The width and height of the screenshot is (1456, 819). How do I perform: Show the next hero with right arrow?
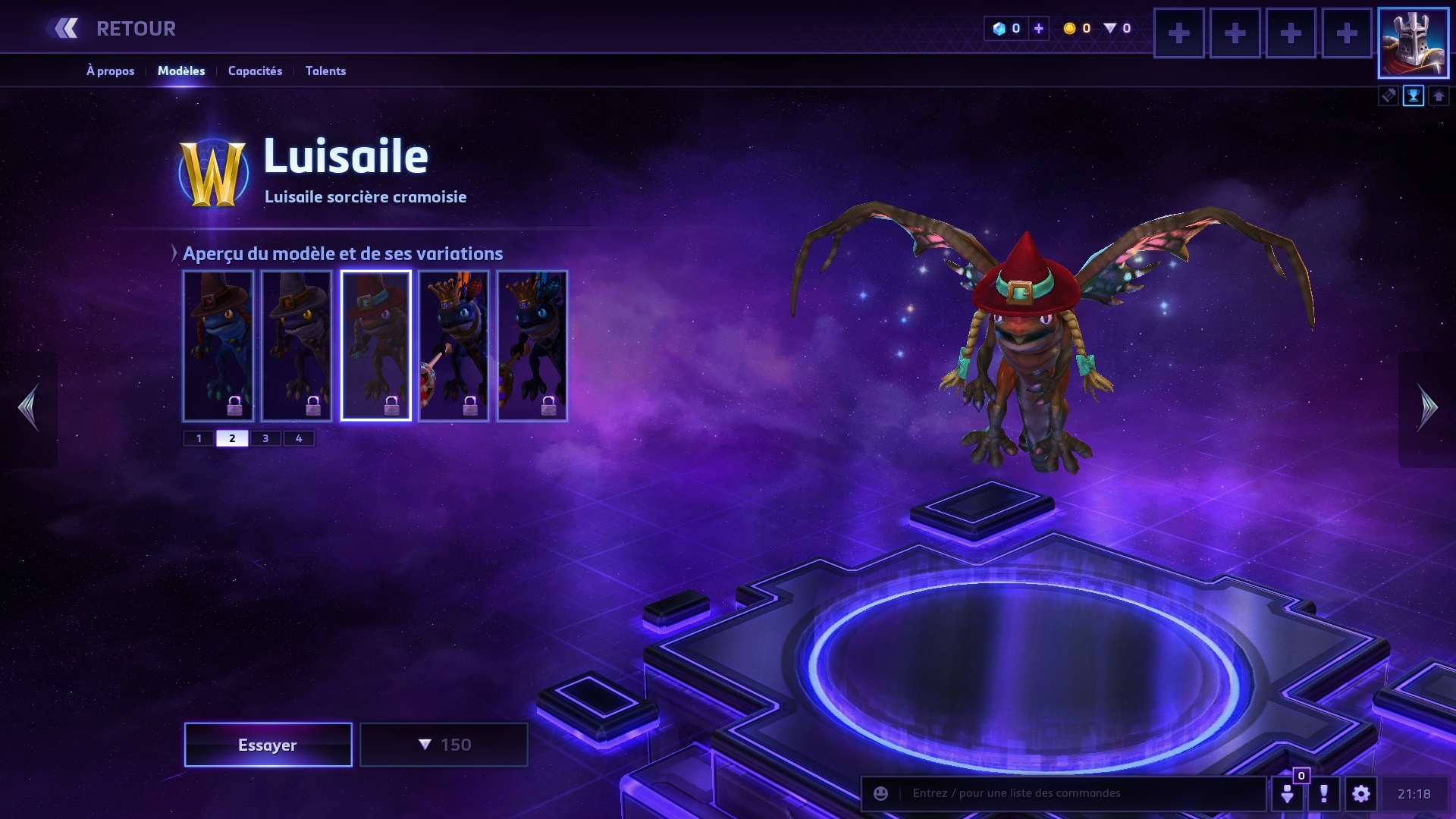[1427, 408]
